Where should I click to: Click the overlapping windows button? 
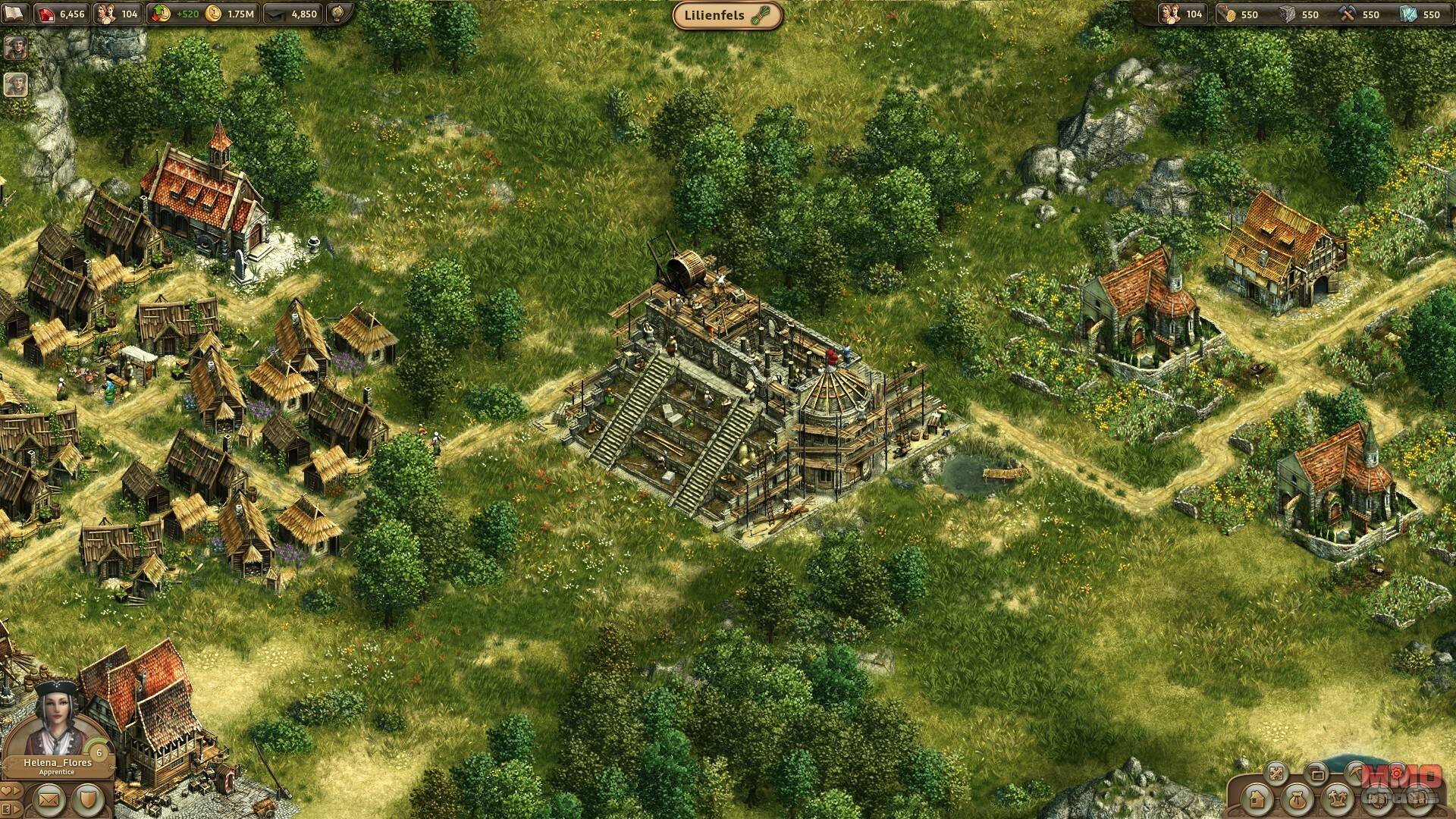[x=1317, y=773]
